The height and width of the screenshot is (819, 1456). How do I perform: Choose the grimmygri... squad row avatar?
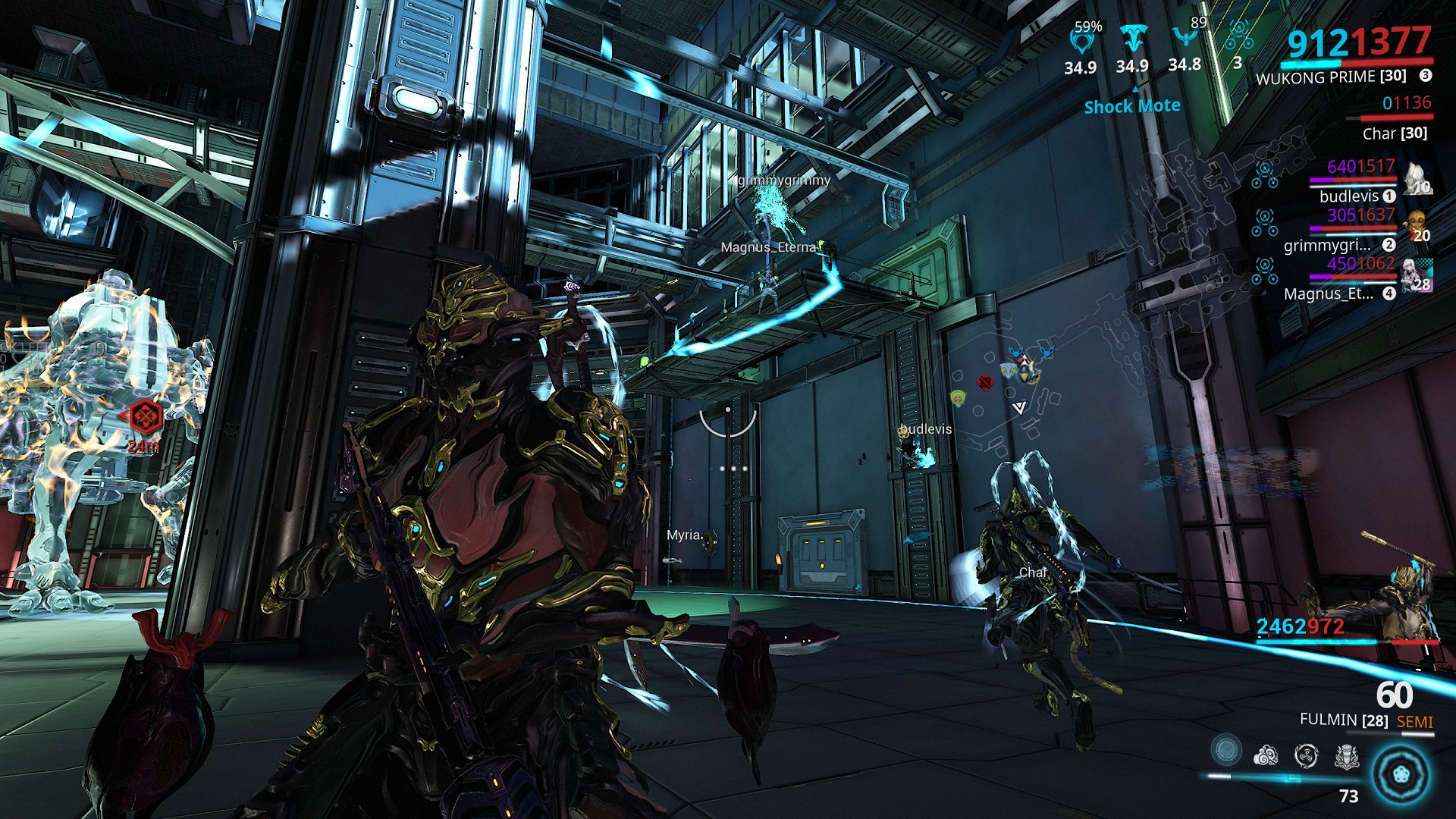point(1417,227)
